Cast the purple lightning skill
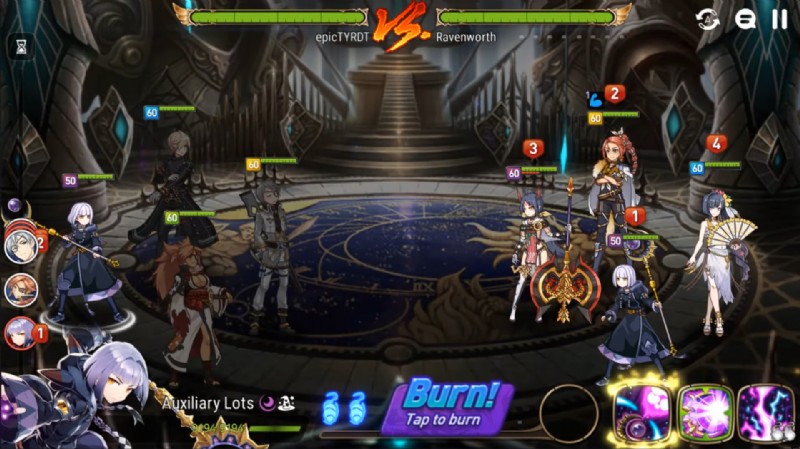Image resolution: width=800 pixels, height=449 pixels. tap(765, 411)
